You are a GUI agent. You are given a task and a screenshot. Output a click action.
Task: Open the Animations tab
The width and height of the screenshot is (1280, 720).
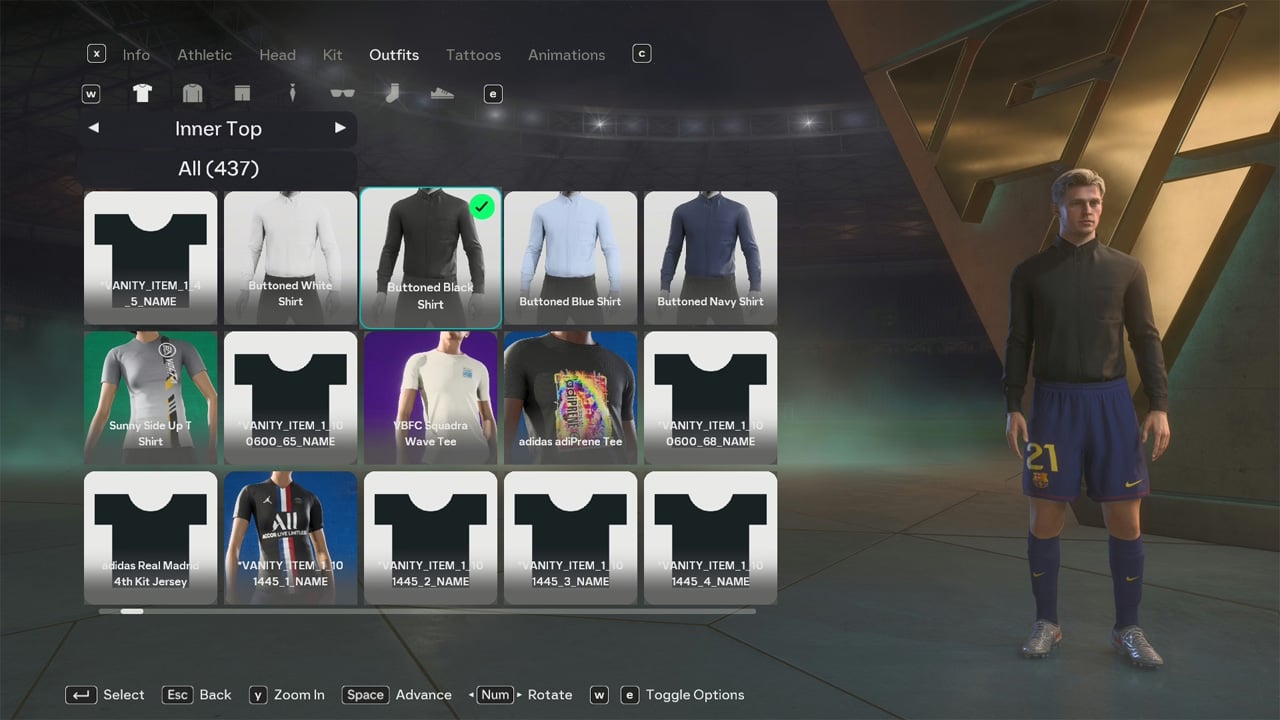point(566,55)
